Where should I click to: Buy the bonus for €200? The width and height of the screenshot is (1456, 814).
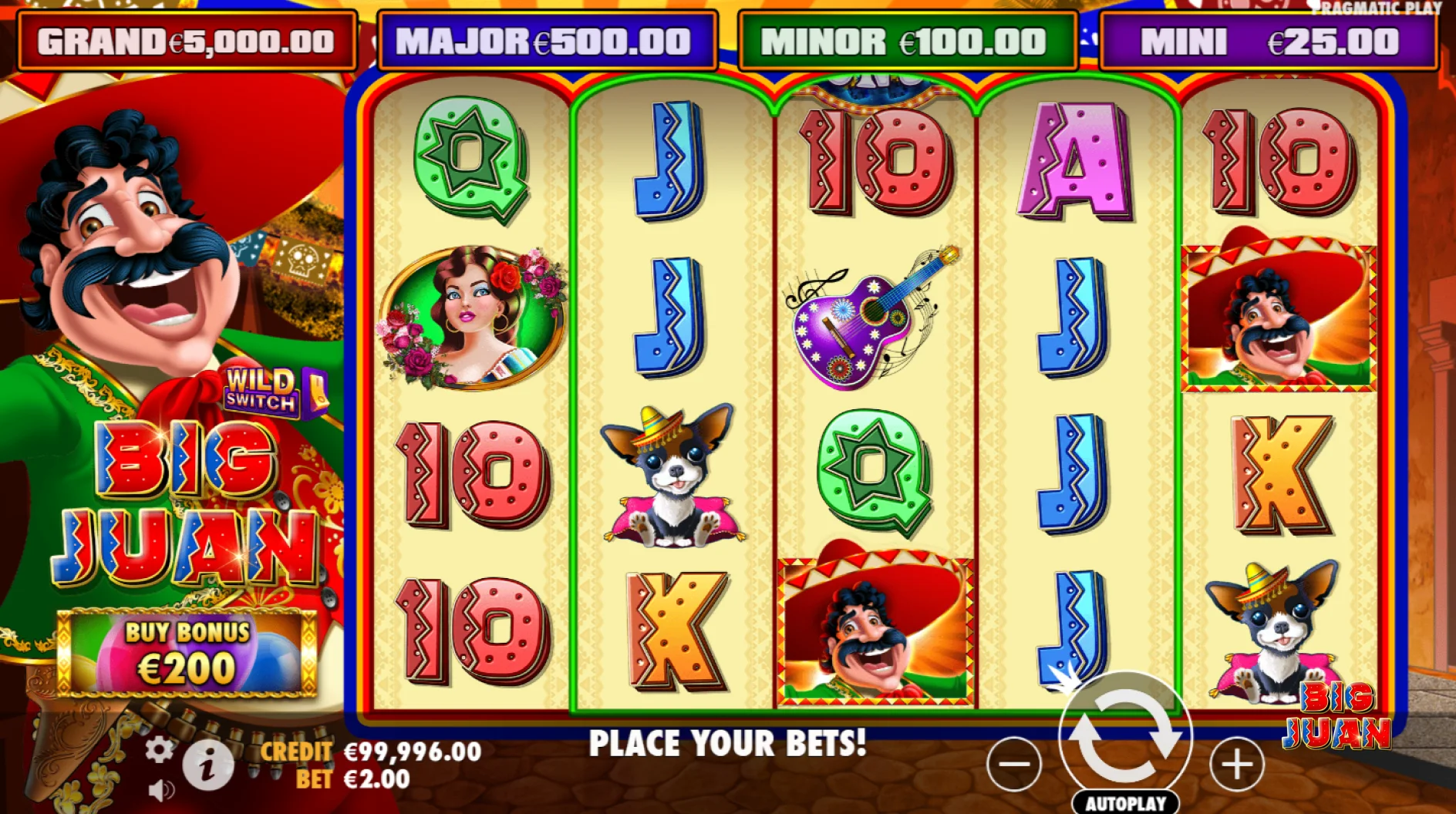click(x=187, y=652)
